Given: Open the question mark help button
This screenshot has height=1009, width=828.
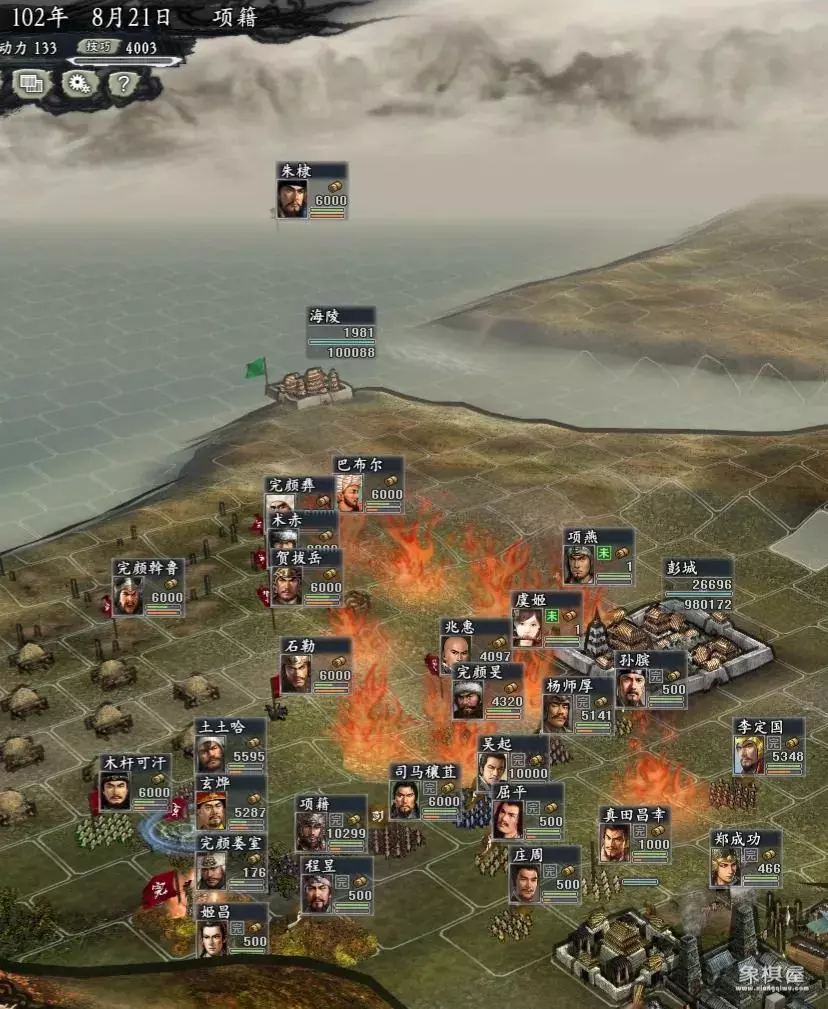Looking at the screenshot, I should point(121,84).
